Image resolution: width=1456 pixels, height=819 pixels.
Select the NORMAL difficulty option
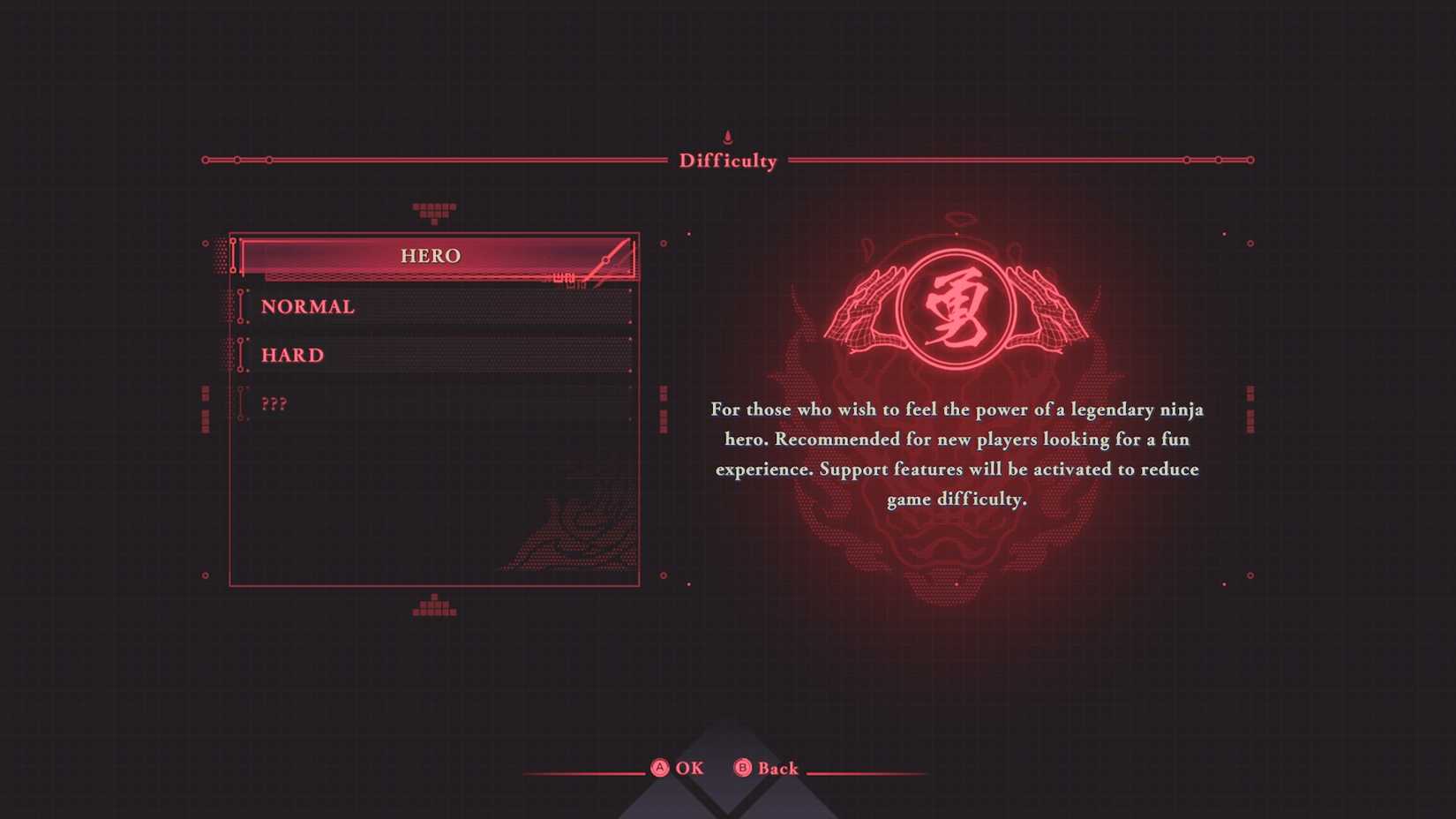pos(307,307)
